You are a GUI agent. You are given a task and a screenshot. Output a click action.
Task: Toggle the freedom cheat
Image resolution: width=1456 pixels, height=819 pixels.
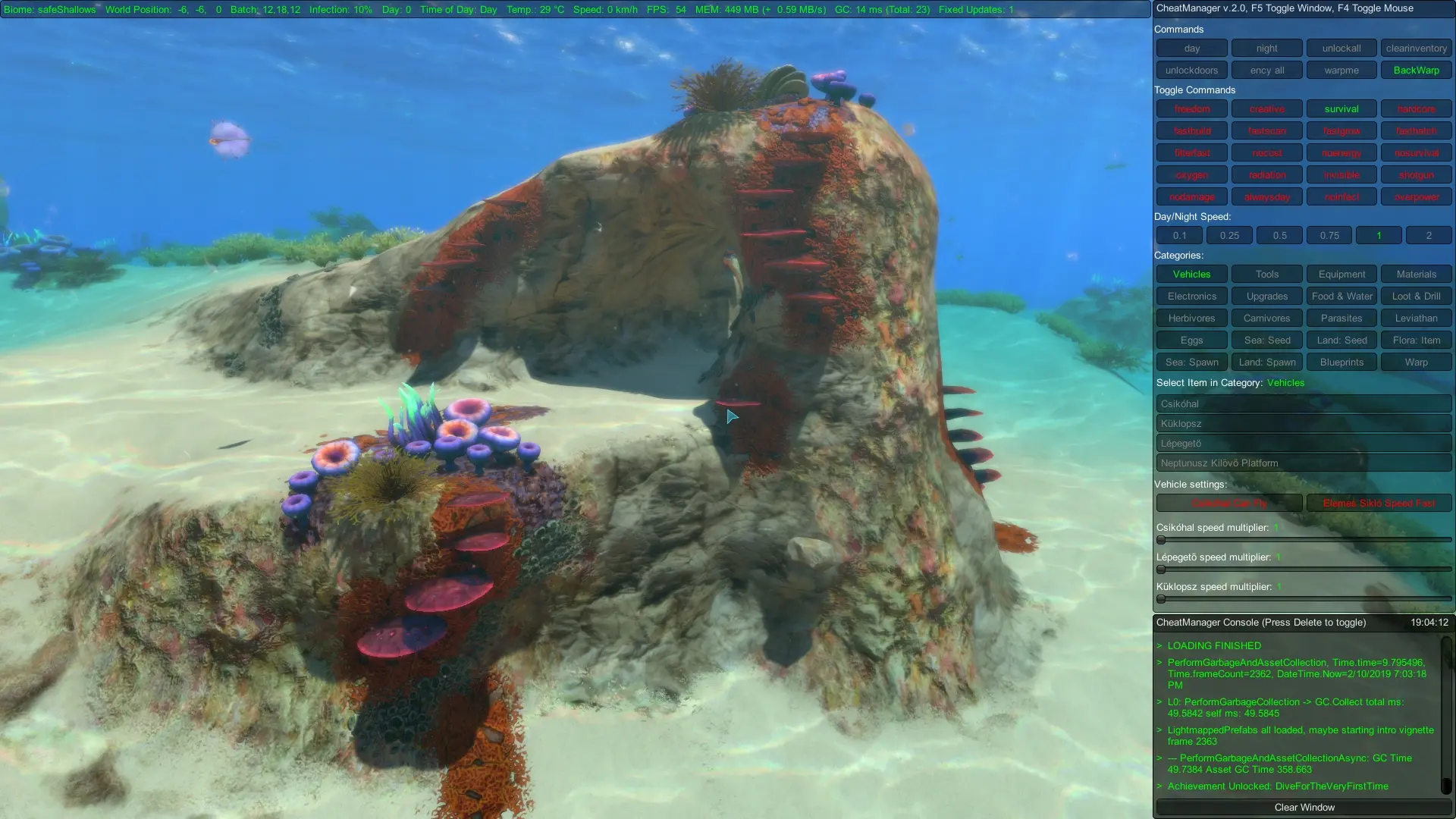(1191, 108)
